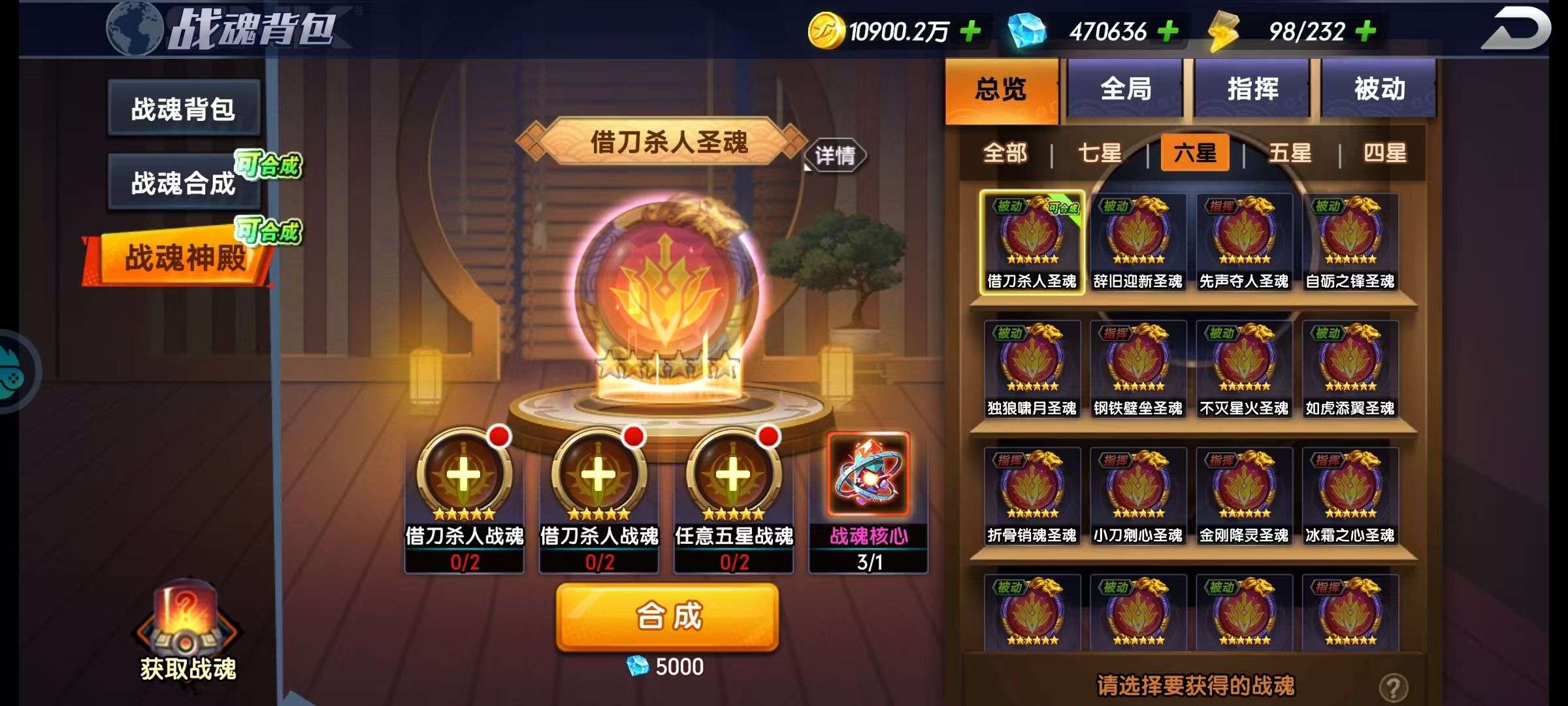Switch to the 被动 passive tab
The width and height of the screenshot is (1568, 706).
point(1379,90)
